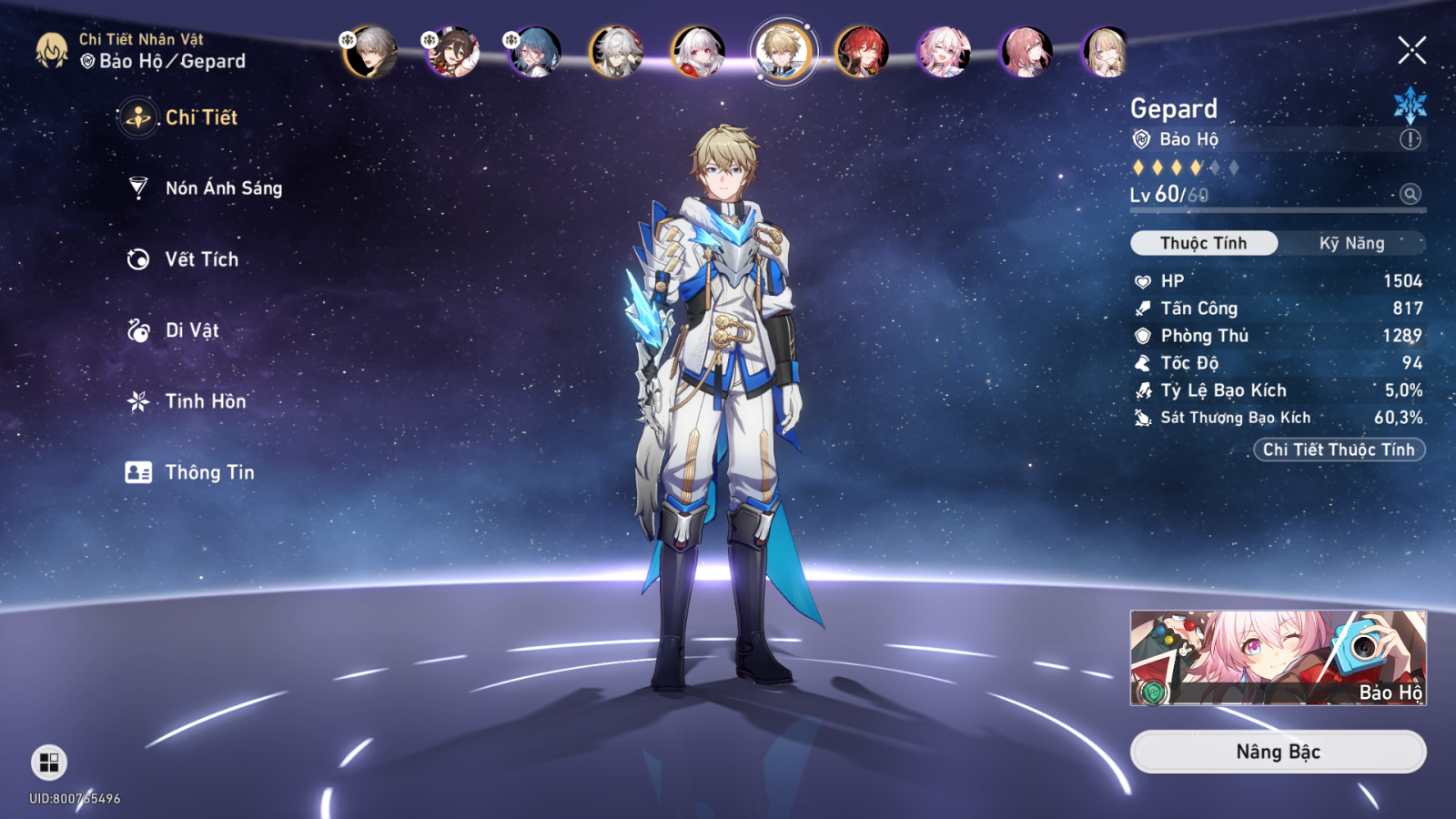This screenshot has height=819, width=1456.
Task: Open the four-square grid menu icon
Action: pyautogui.click(x=49, y=762)
